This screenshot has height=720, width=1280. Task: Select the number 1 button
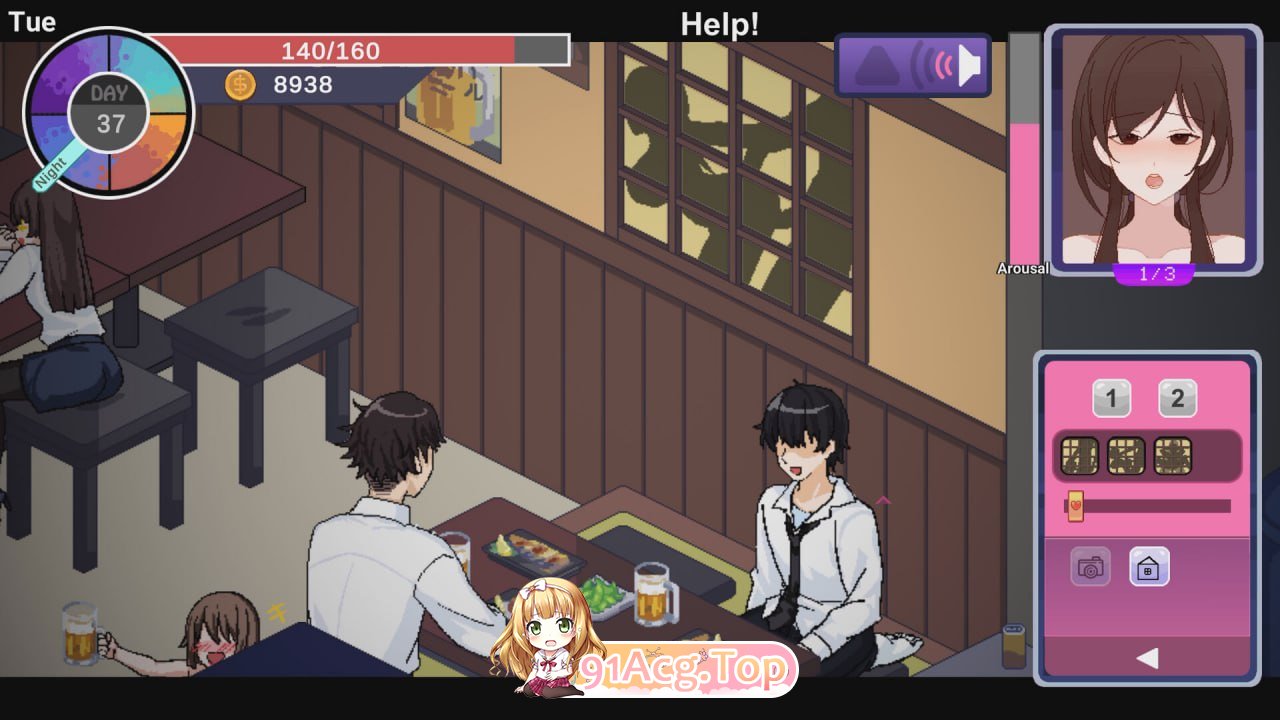click(x=1111, y=400)
